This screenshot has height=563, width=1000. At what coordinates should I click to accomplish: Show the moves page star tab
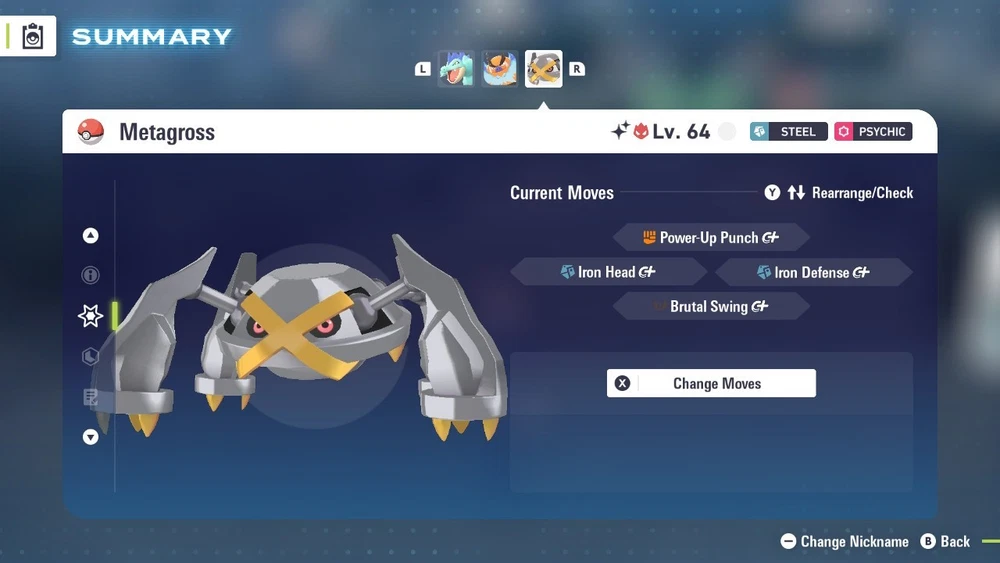(x=91, y=316)
